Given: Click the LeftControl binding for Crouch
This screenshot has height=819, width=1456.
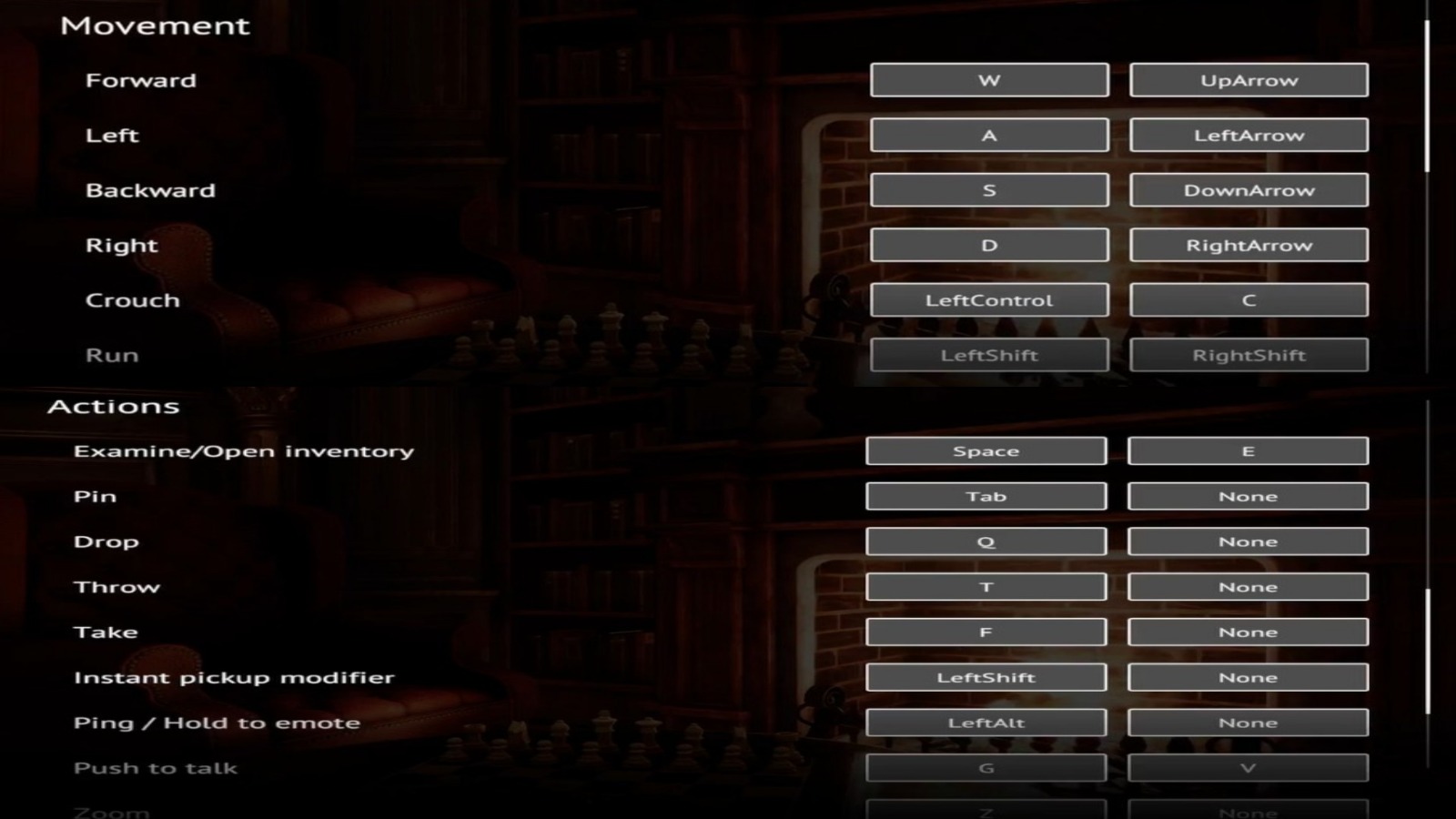Looking at the screenshot, I should coord(989,299).
